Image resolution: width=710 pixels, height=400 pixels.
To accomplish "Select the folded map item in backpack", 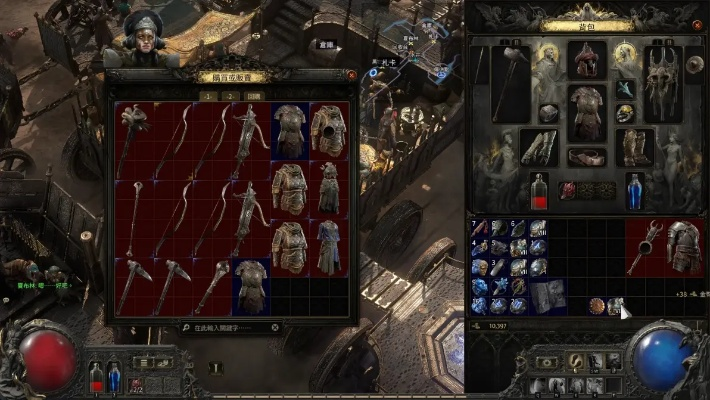I will tap(548, 296).
